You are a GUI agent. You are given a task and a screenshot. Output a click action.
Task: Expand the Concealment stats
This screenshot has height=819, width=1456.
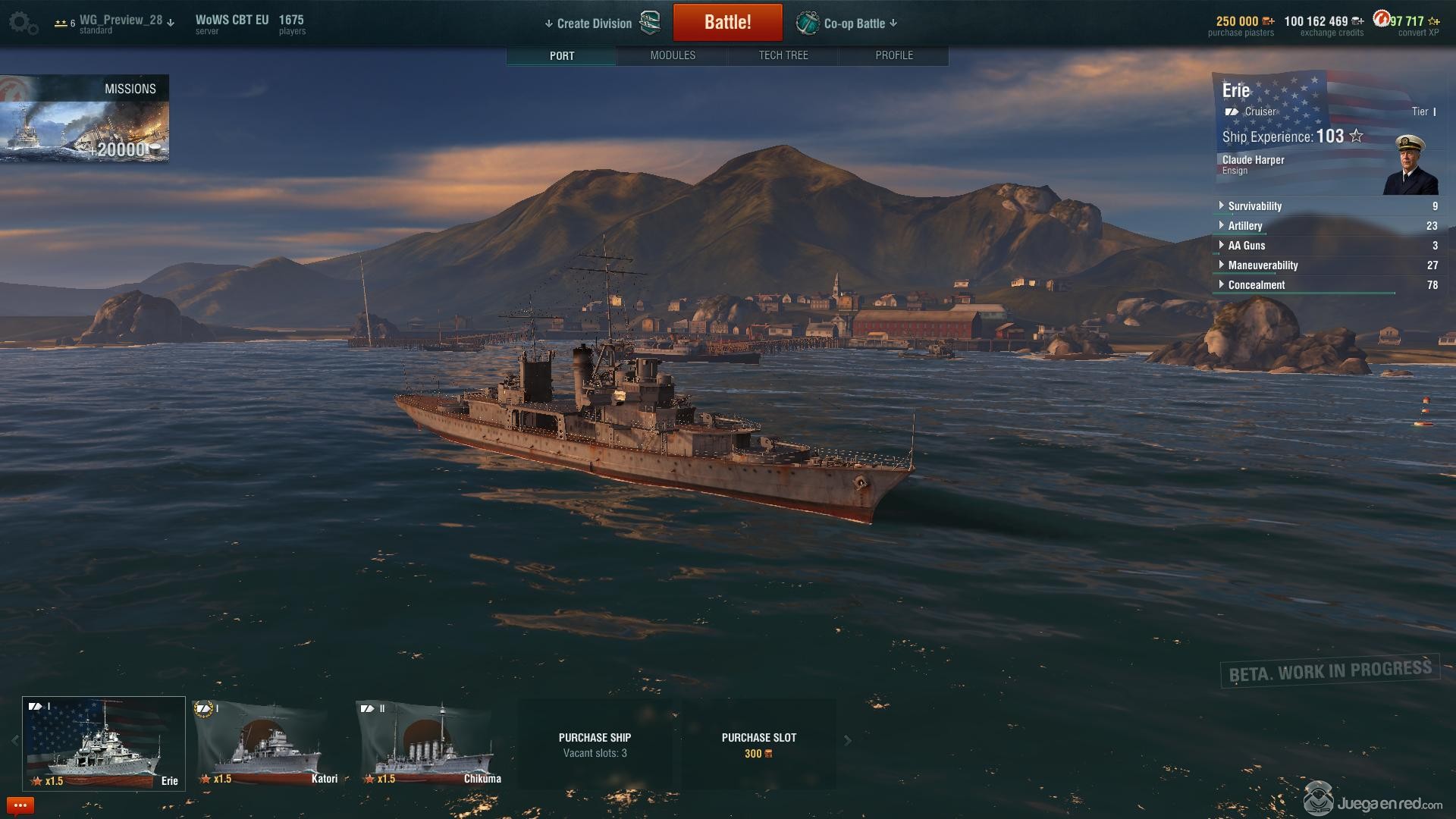(x=1256, y=285)
